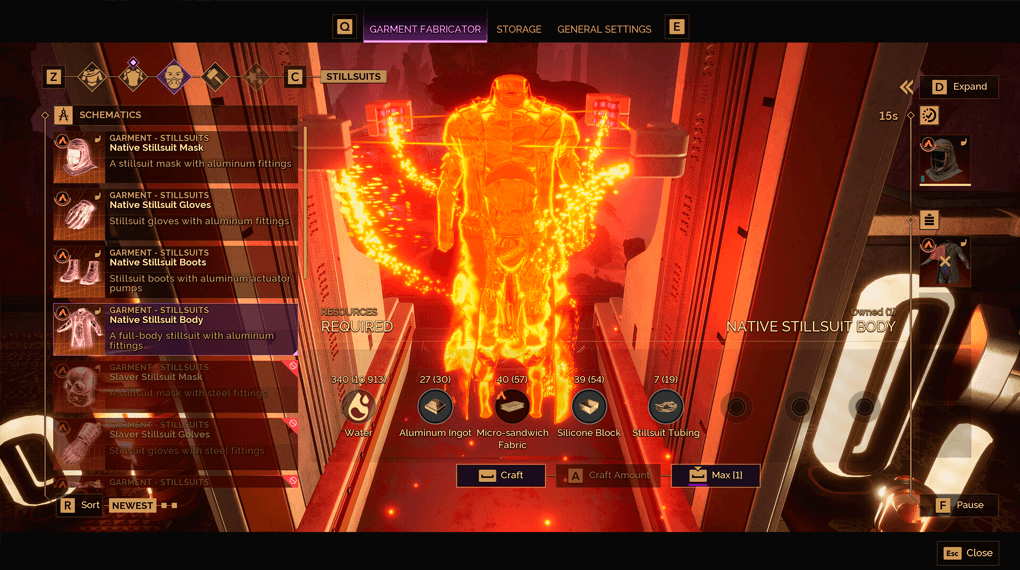The height and width of the screenshot is (570, 1020).
Task: Pause the fabricator production
Action: 958,505
